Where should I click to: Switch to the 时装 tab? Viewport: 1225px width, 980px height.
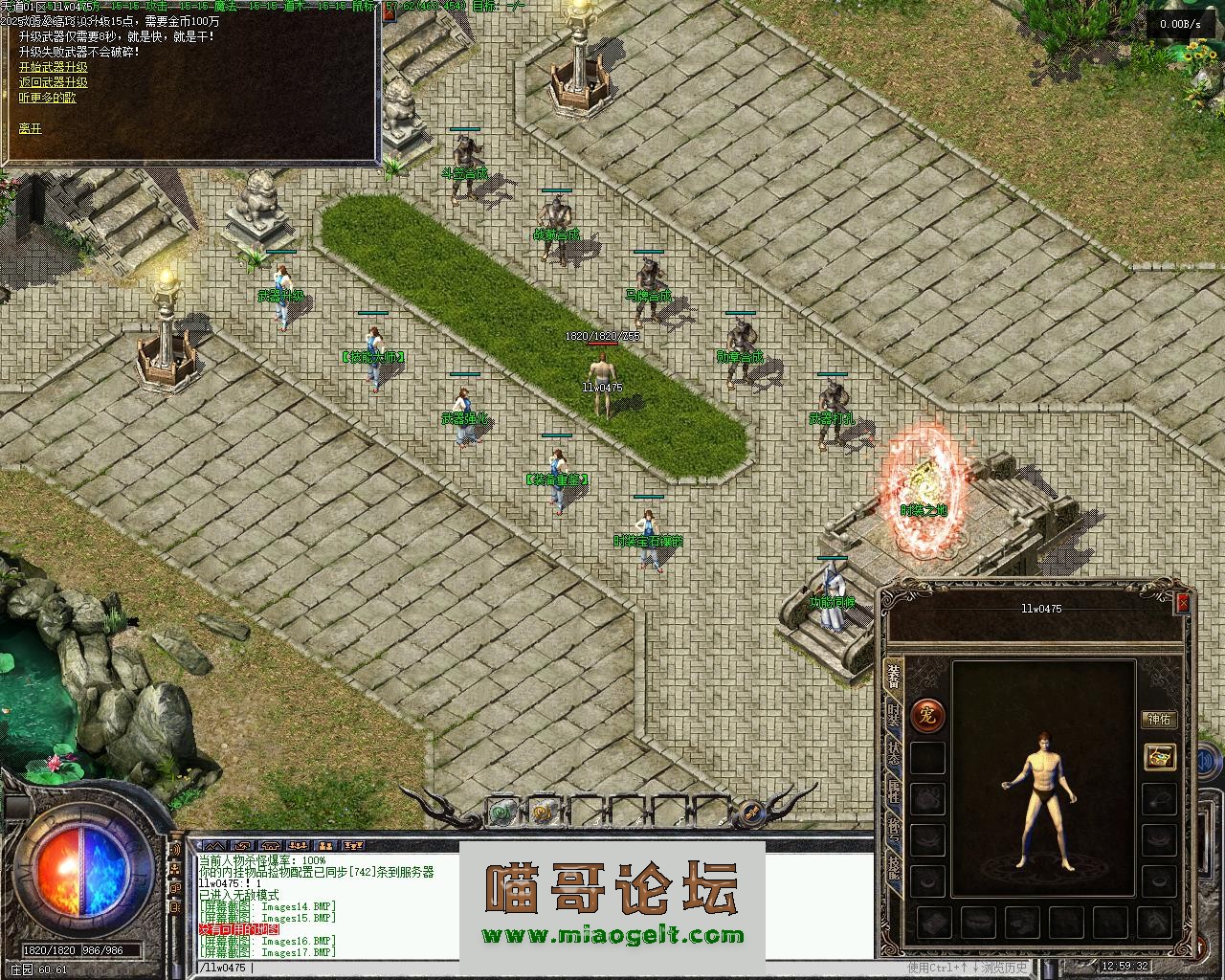pos(893,713)
